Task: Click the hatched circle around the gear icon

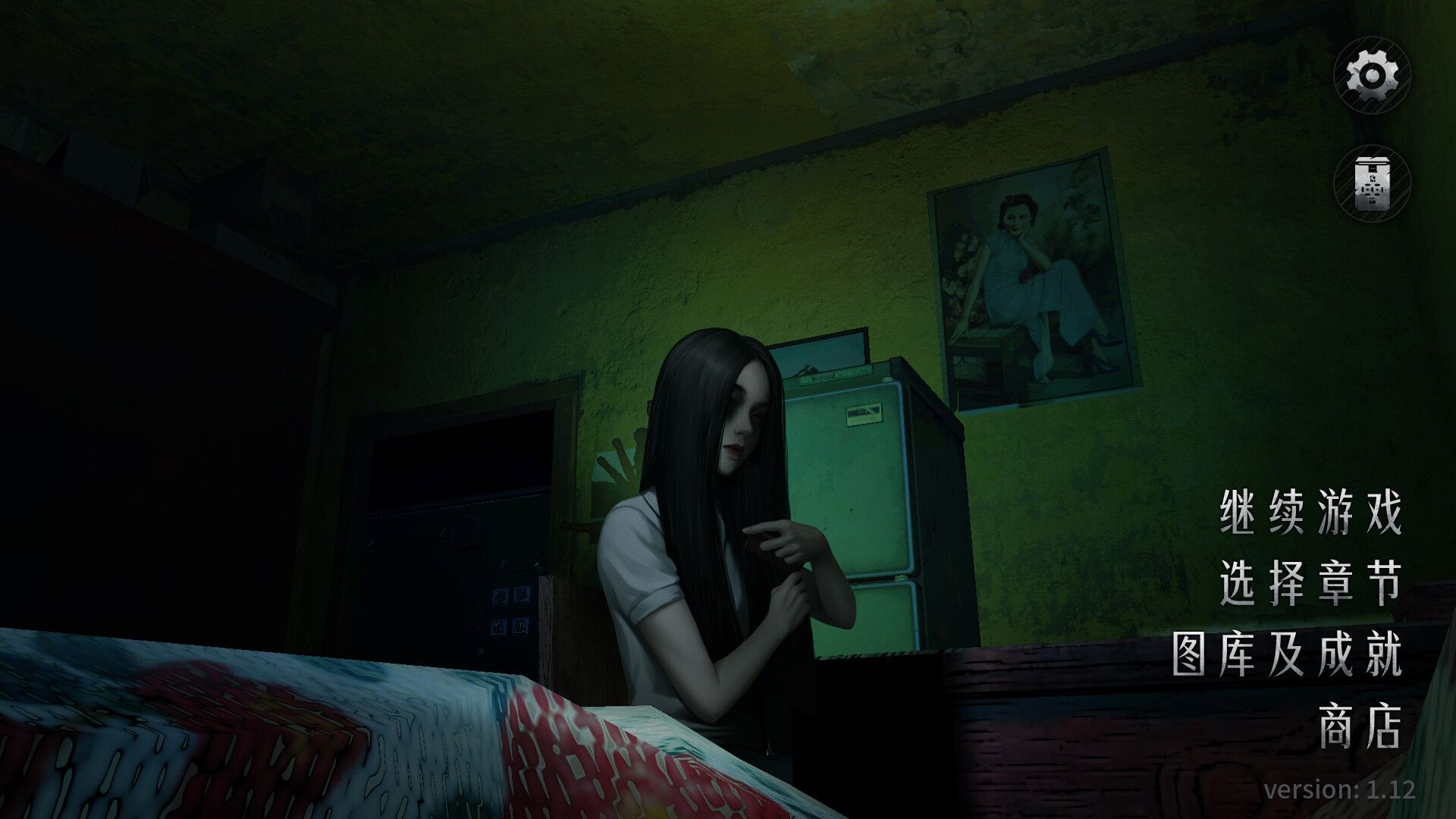Action: tap(1372, 76)
